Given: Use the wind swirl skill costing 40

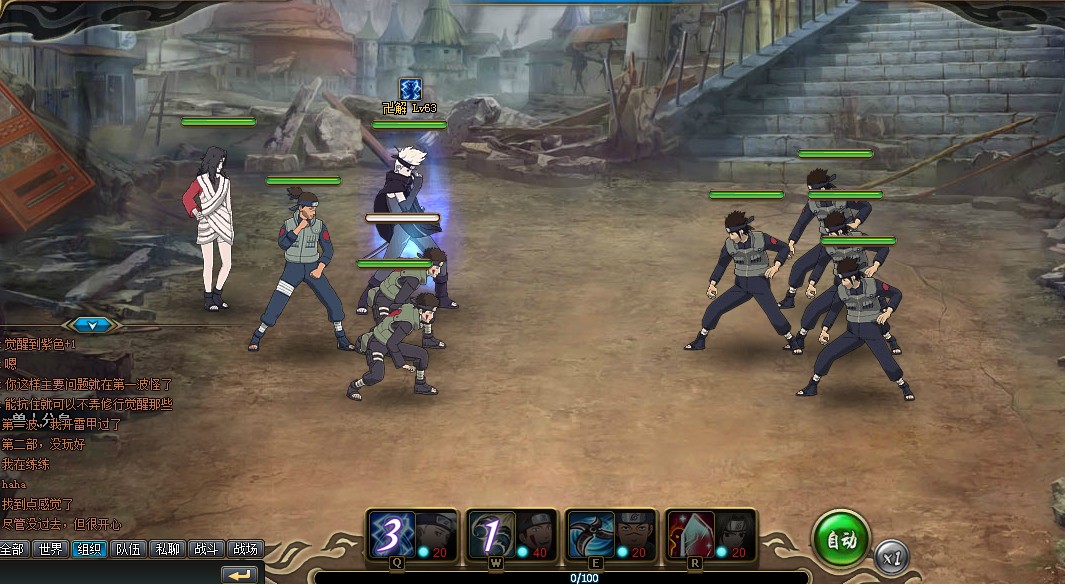Looking at the screenshot, I should [490, 535].
